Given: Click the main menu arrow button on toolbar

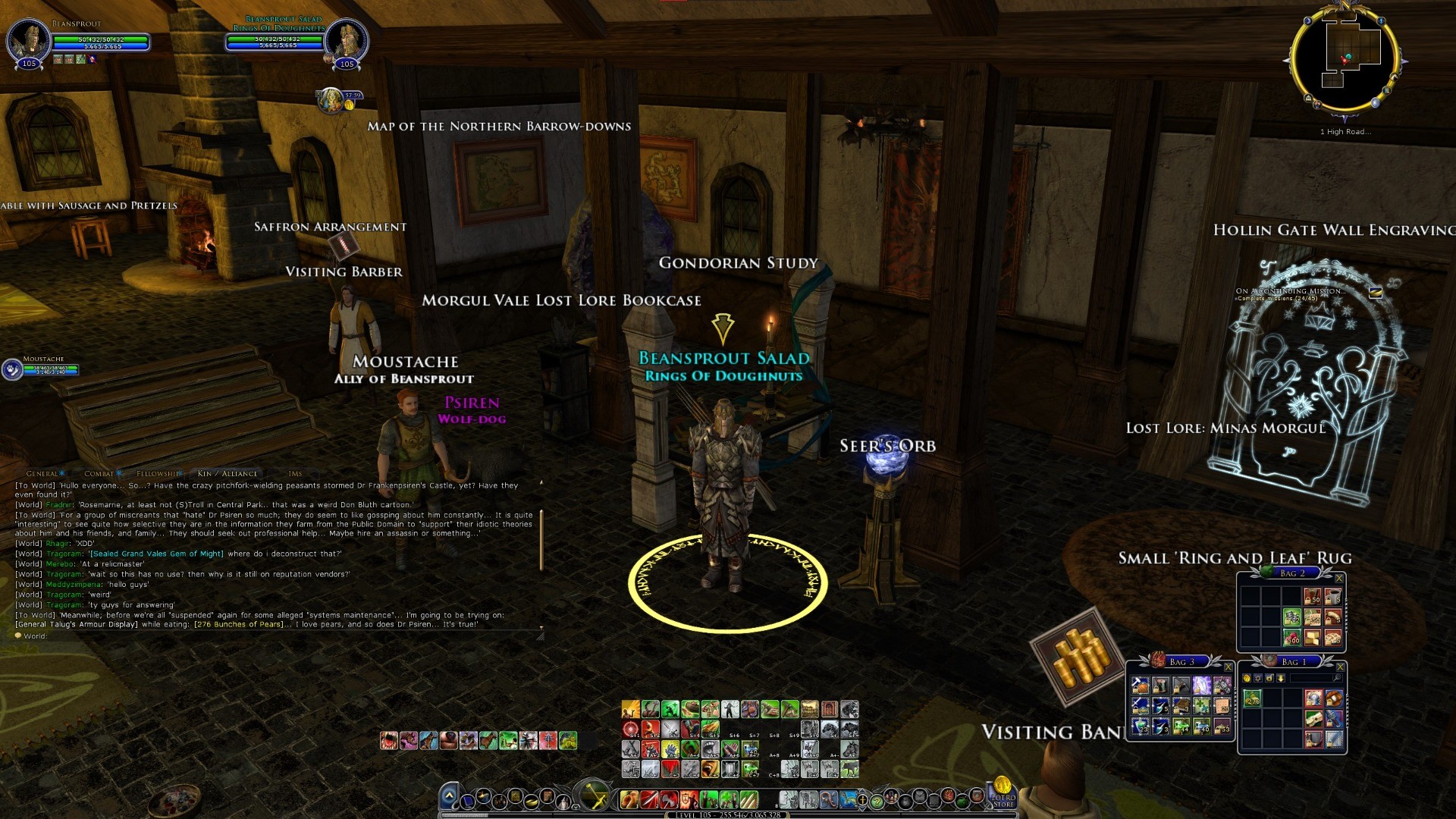Looking at the screenshot, I should [449, 796].
